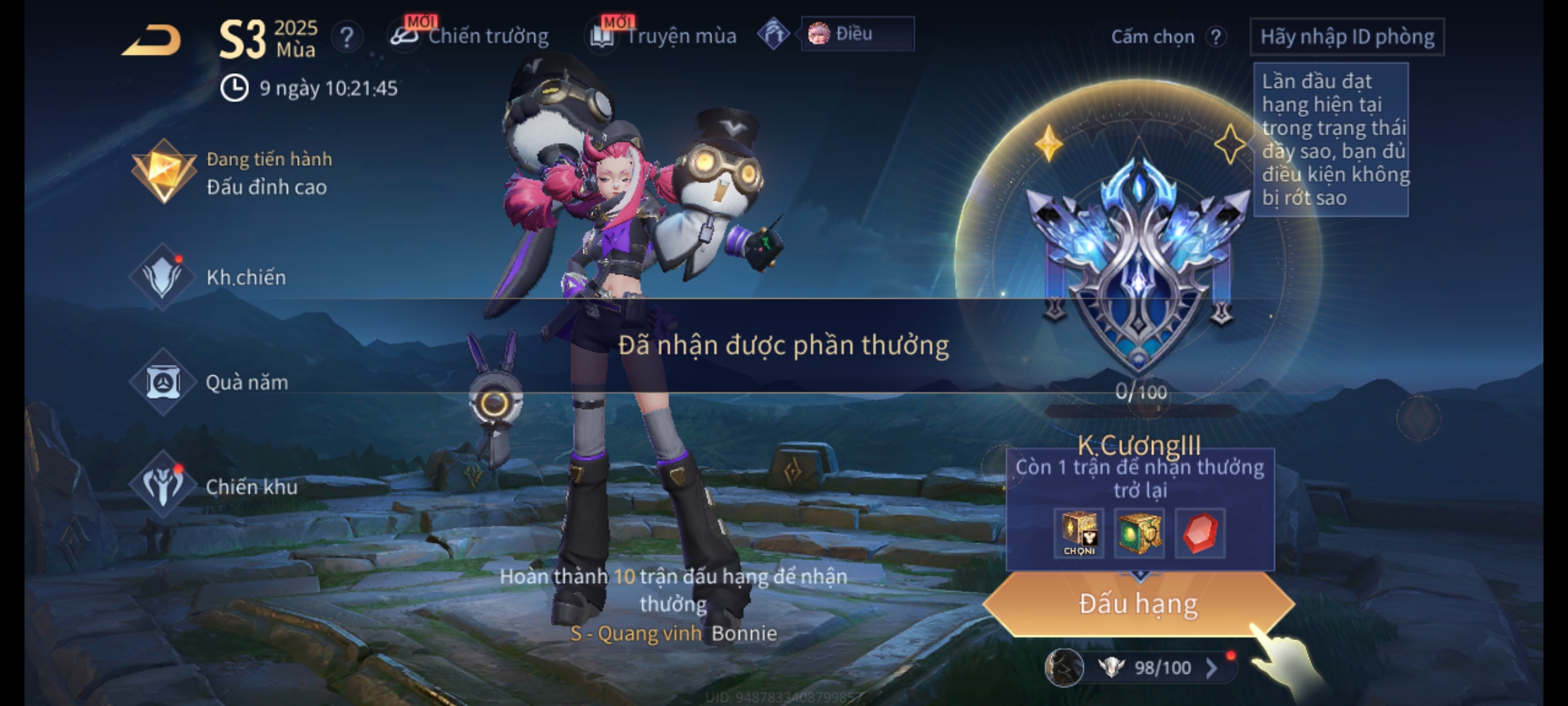
Task: View the green gem chest reward
Action: (1139, 533)
